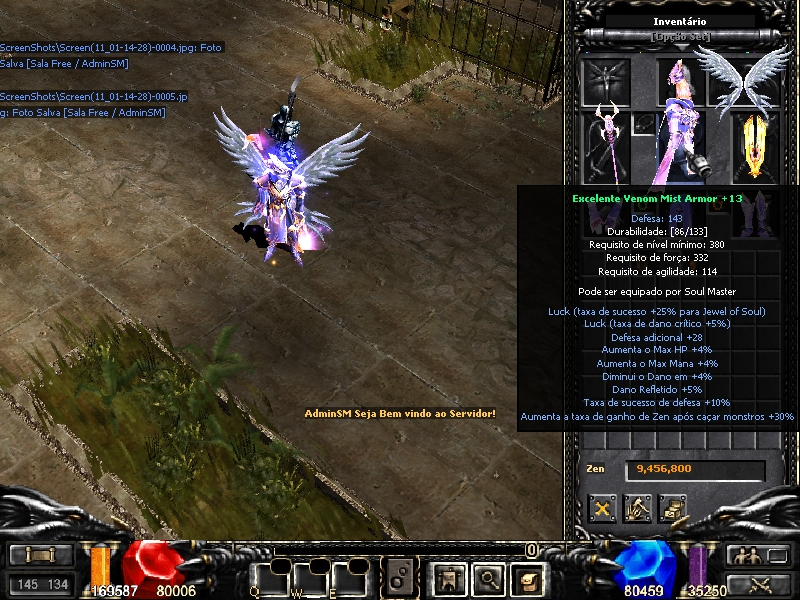Select the pet slot with winged silhouette
The height and width of the screenshot is (600, 800).
pyautogui.click(x=605, y=78)
